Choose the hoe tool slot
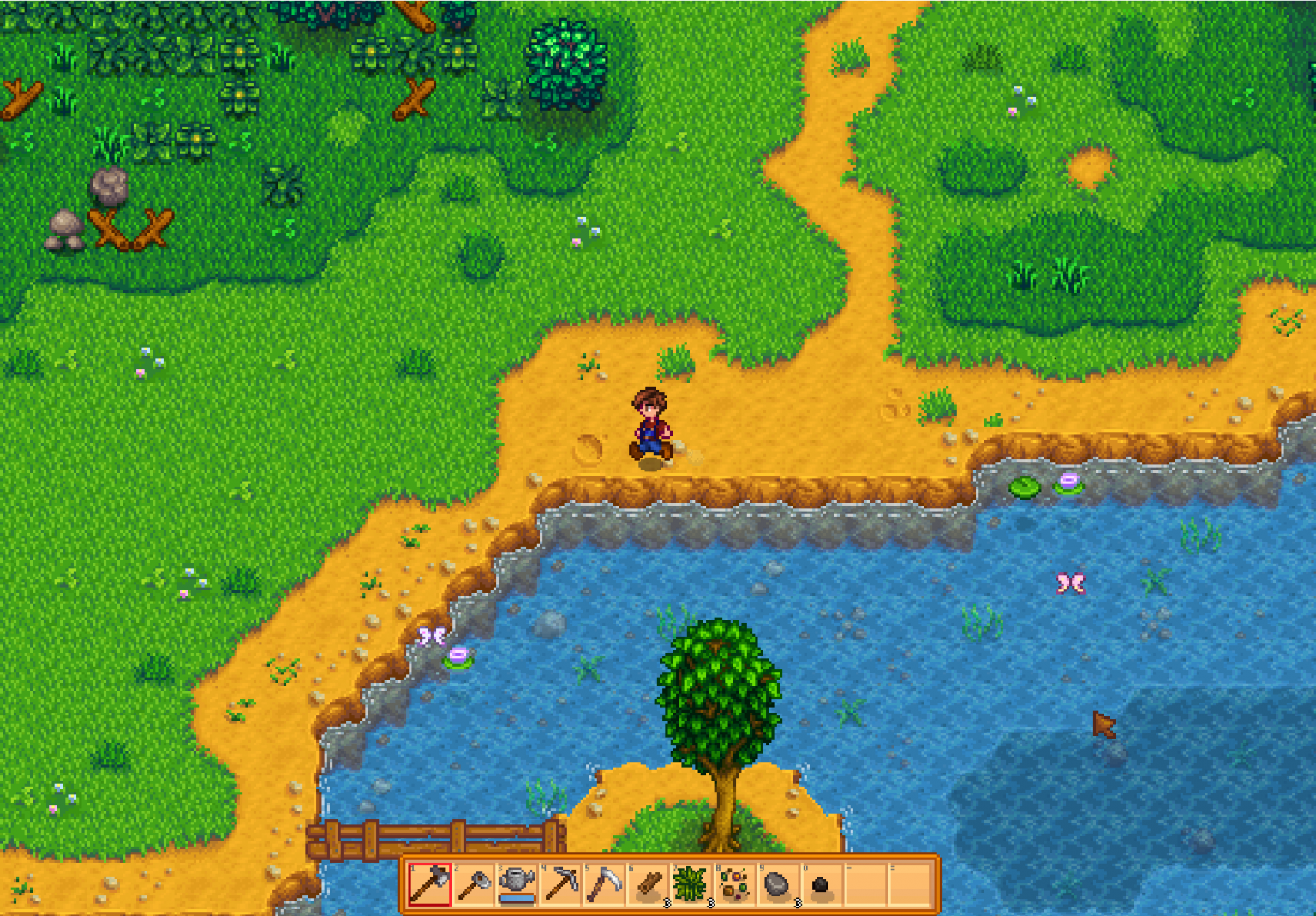 click(473, 884)
